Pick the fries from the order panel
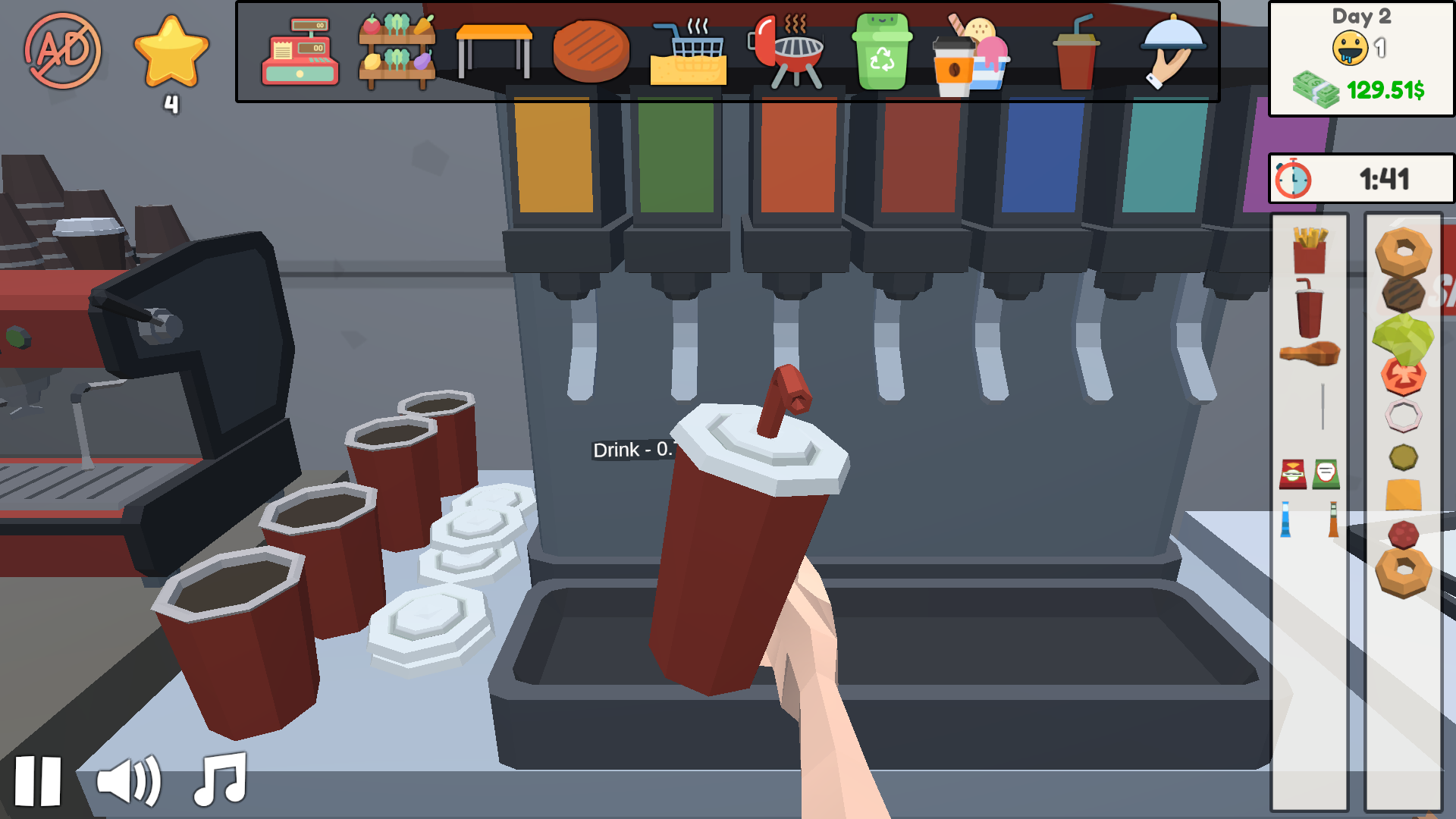The height and width of the screenshot is (819, 1456). (1309, 250)
